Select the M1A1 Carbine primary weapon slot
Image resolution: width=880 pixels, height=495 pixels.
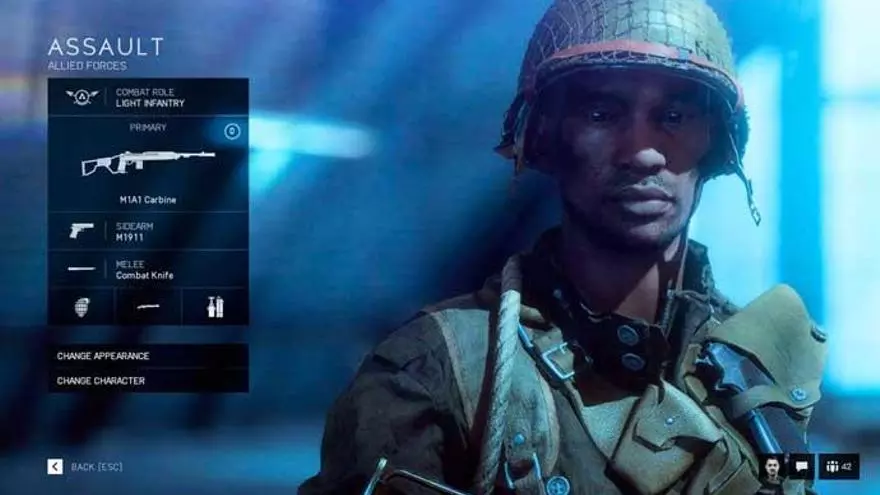click(148, 166)
